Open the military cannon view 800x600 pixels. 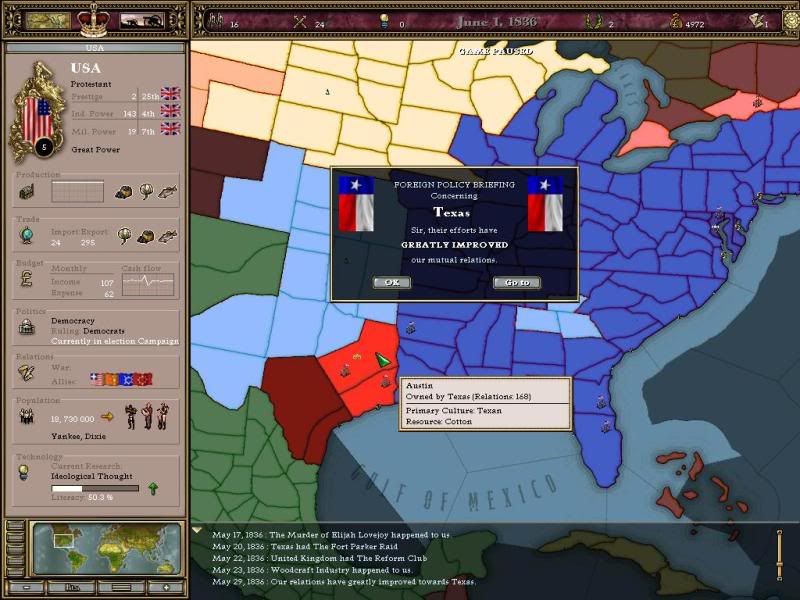point(142,20)
